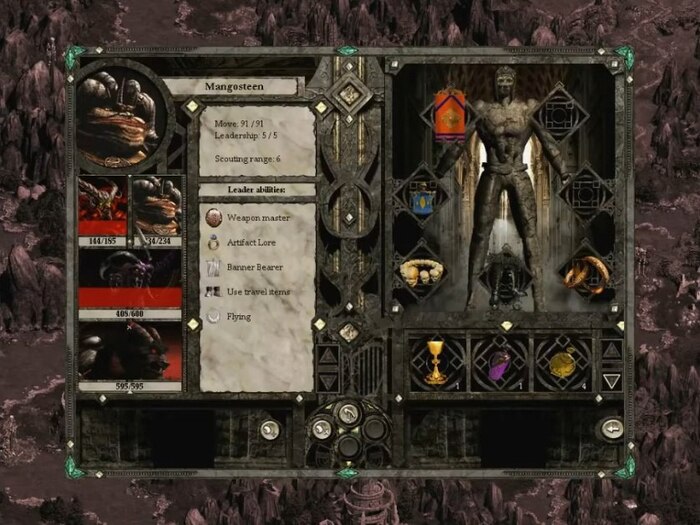Select the unit with 144/155 health

tap(103, 206)
